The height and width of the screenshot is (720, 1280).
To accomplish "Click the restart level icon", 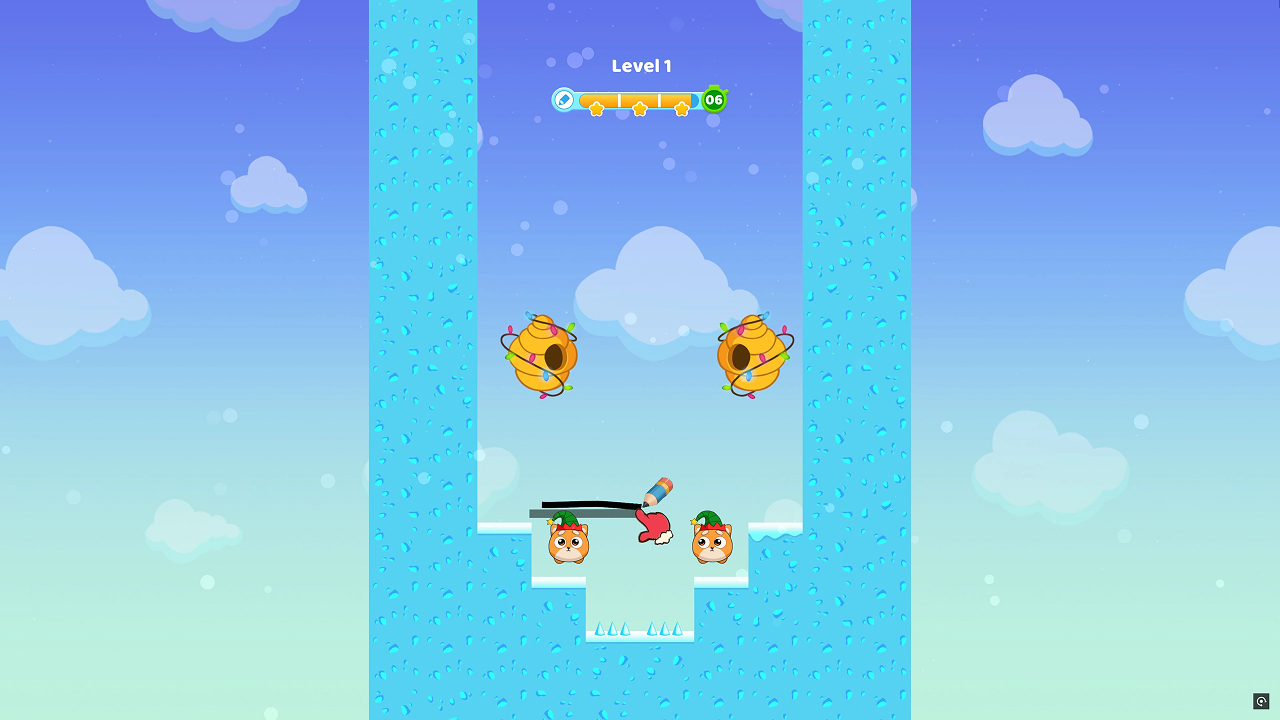I will click(1262, 701).
